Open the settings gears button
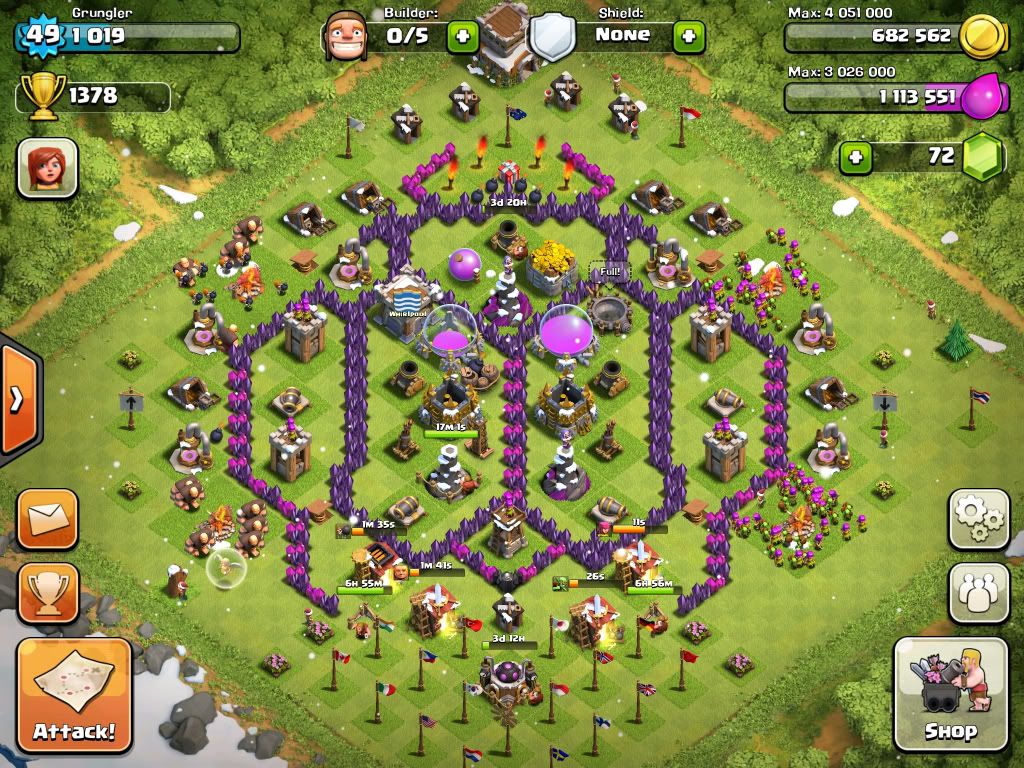1024x768 pixels. pyautogui.click(x=979, y=518)
